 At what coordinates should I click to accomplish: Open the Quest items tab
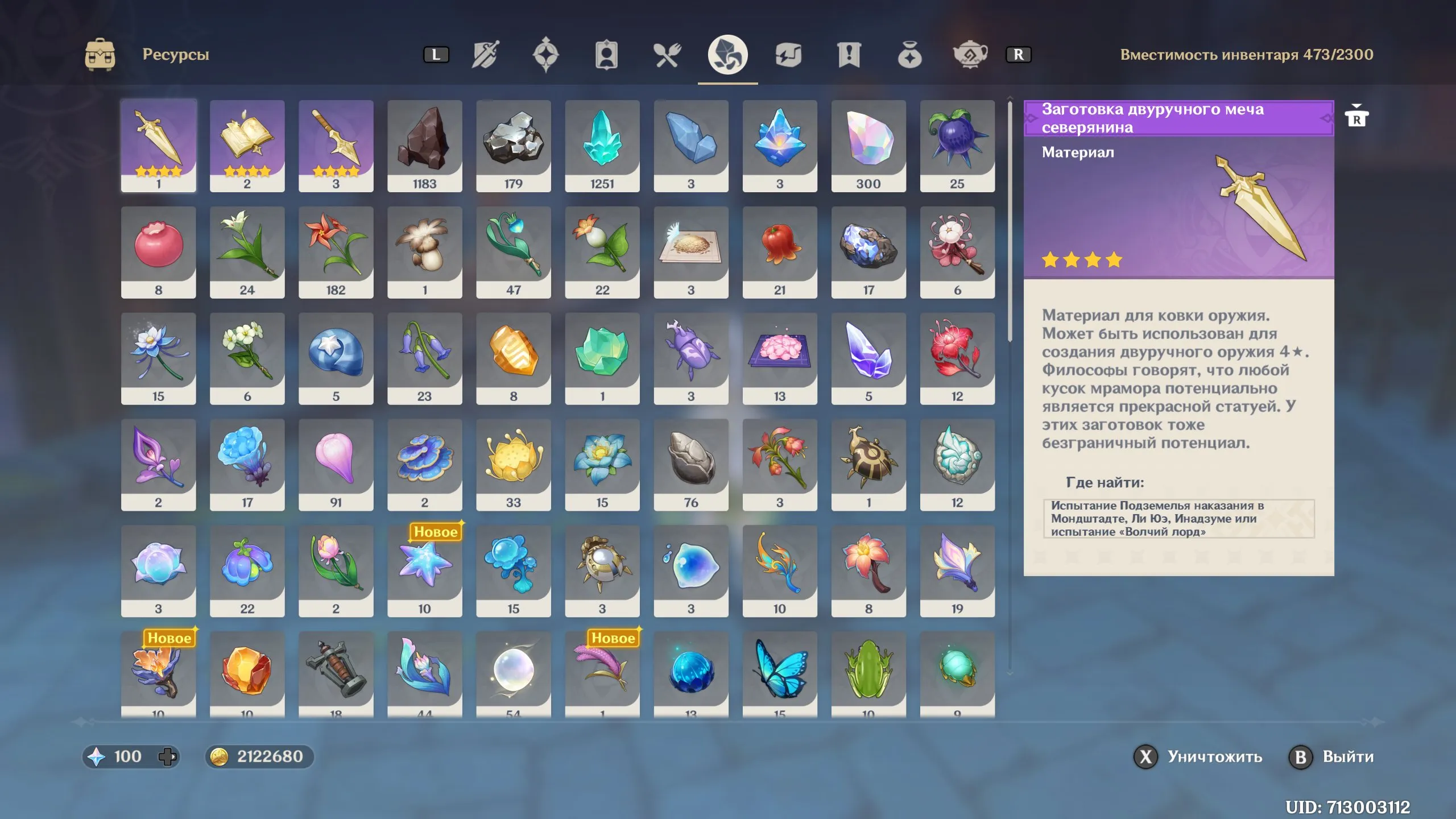click(x=849, y=55)
